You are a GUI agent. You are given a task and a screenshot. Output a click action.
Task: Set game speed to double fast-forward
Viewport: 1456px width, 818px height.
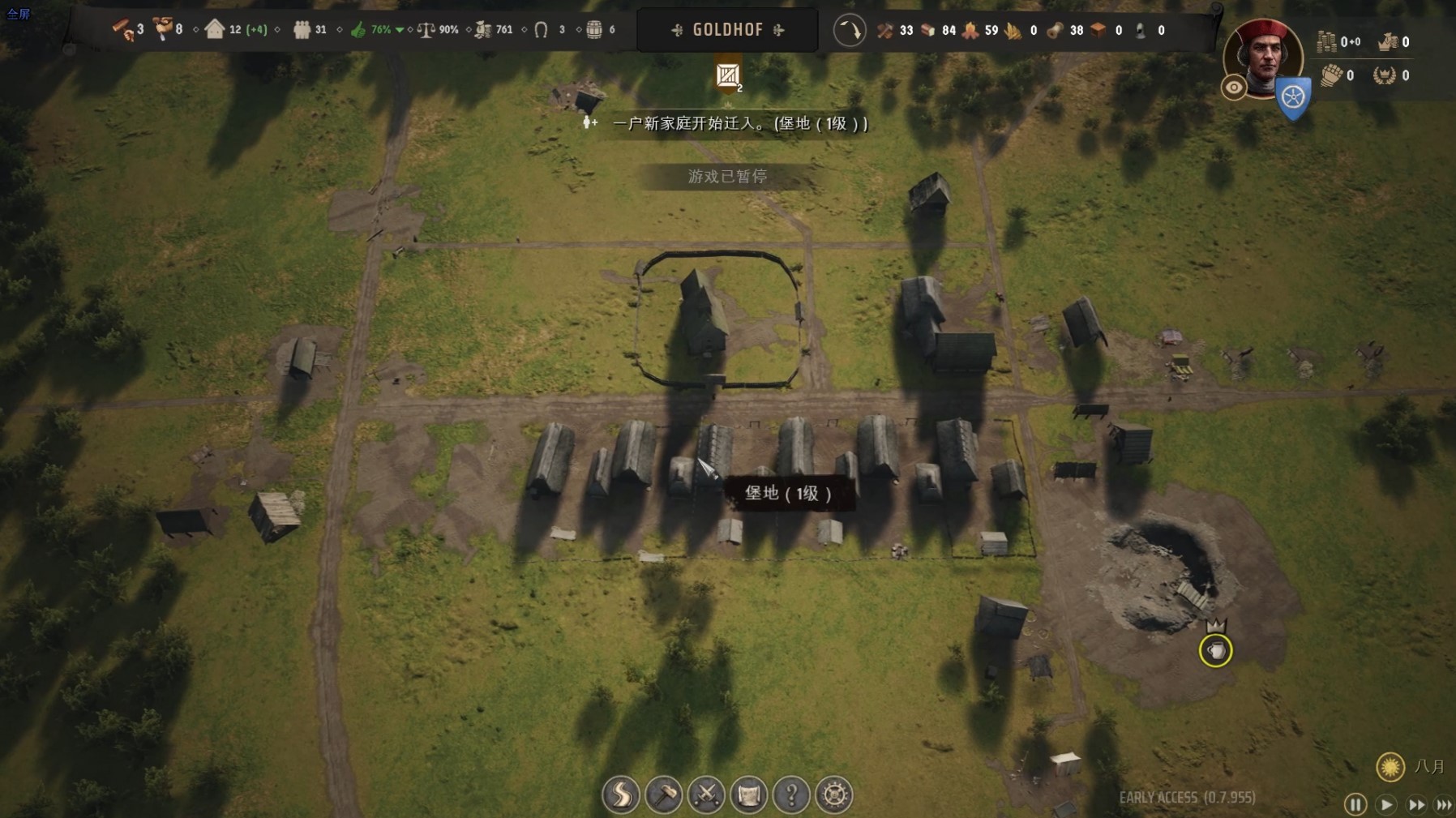(1416, 804)
